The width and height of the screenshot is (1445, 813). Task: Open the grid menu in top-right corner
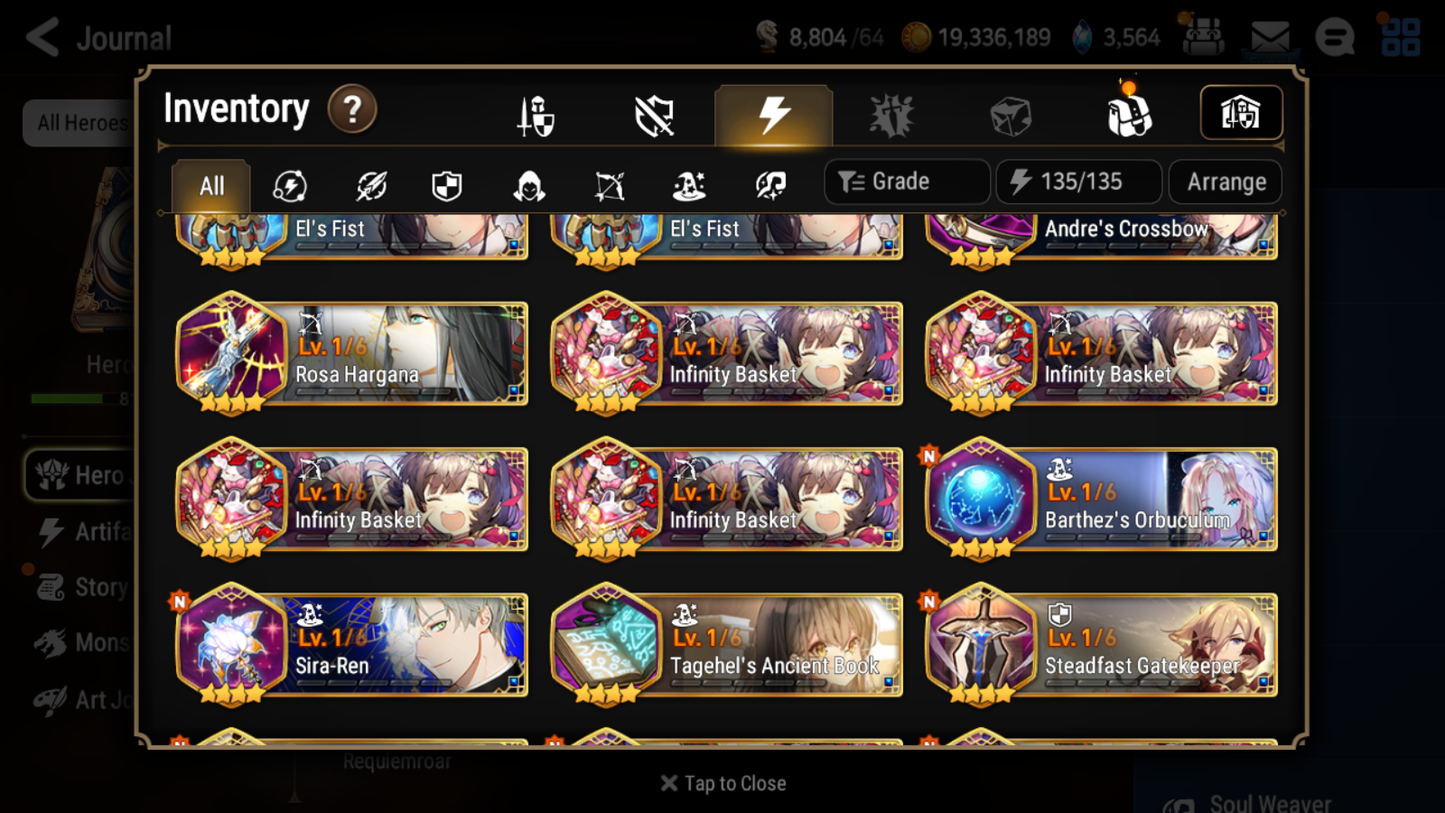point(1401,36)
